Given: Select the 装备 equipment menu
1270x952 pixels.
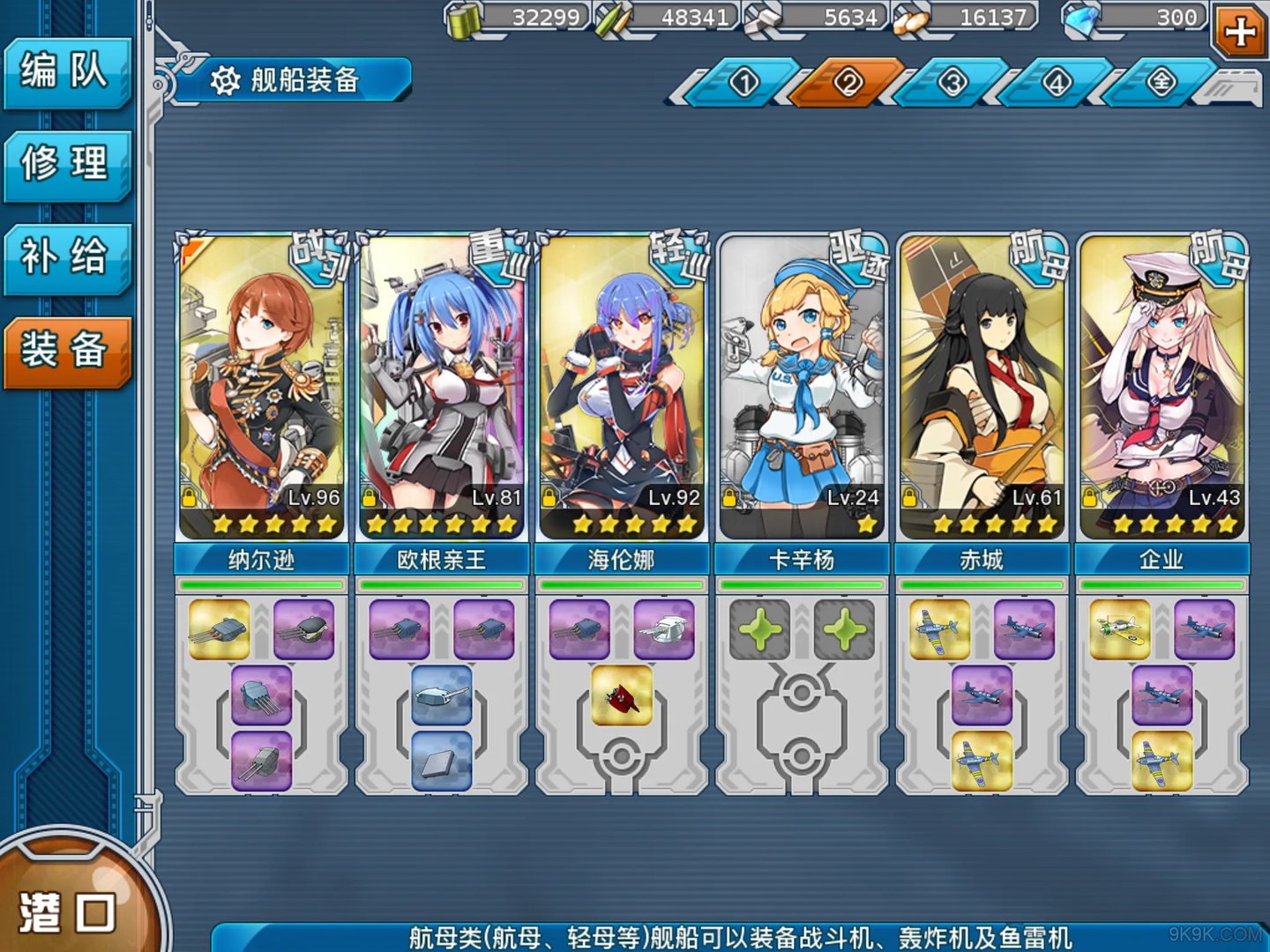Looking at the screenshot, I should (66, 351).
